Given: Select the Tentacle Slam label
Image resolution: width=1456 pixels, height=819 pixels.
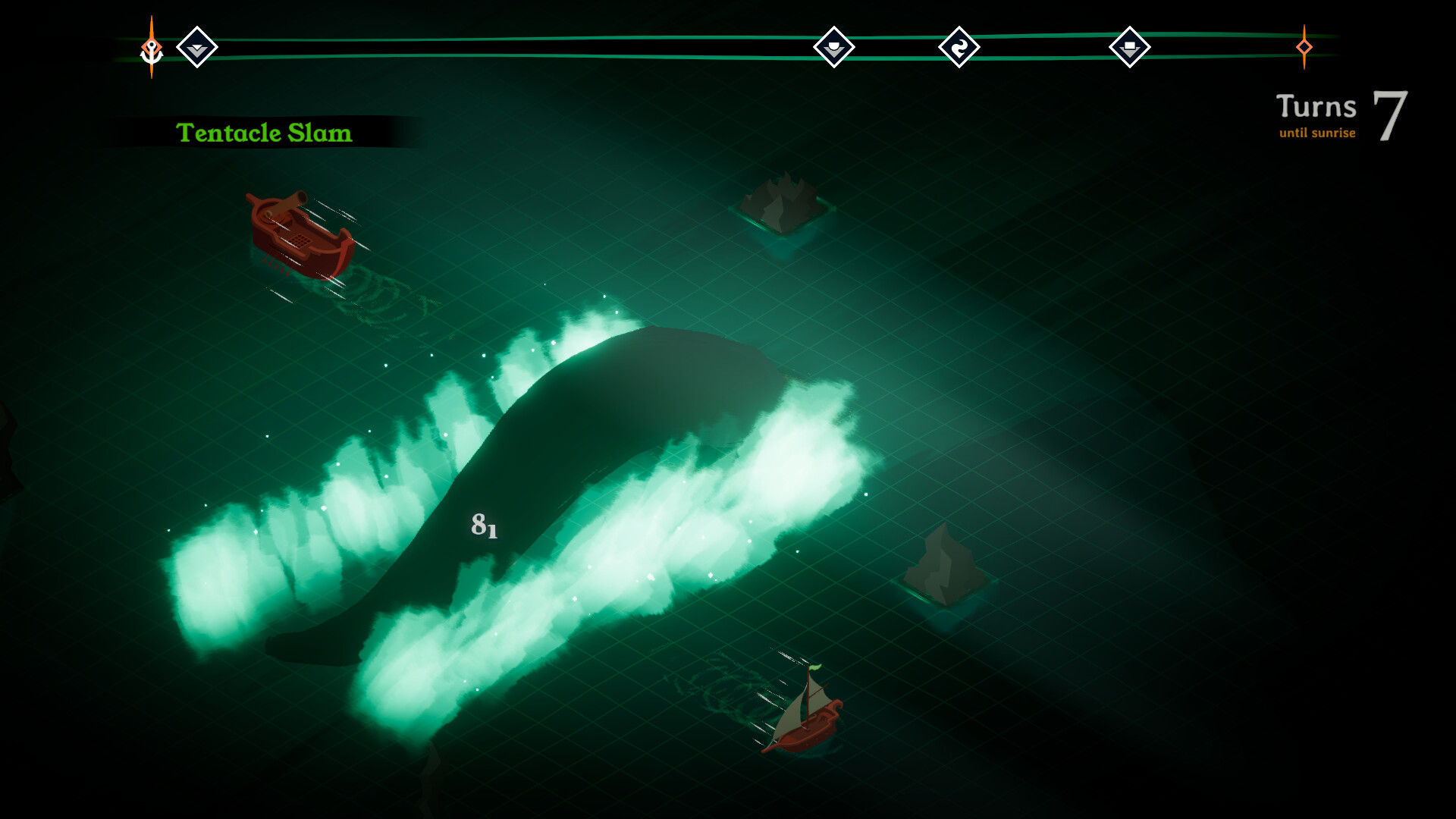Looking at the screenshot, I should 265,133.
